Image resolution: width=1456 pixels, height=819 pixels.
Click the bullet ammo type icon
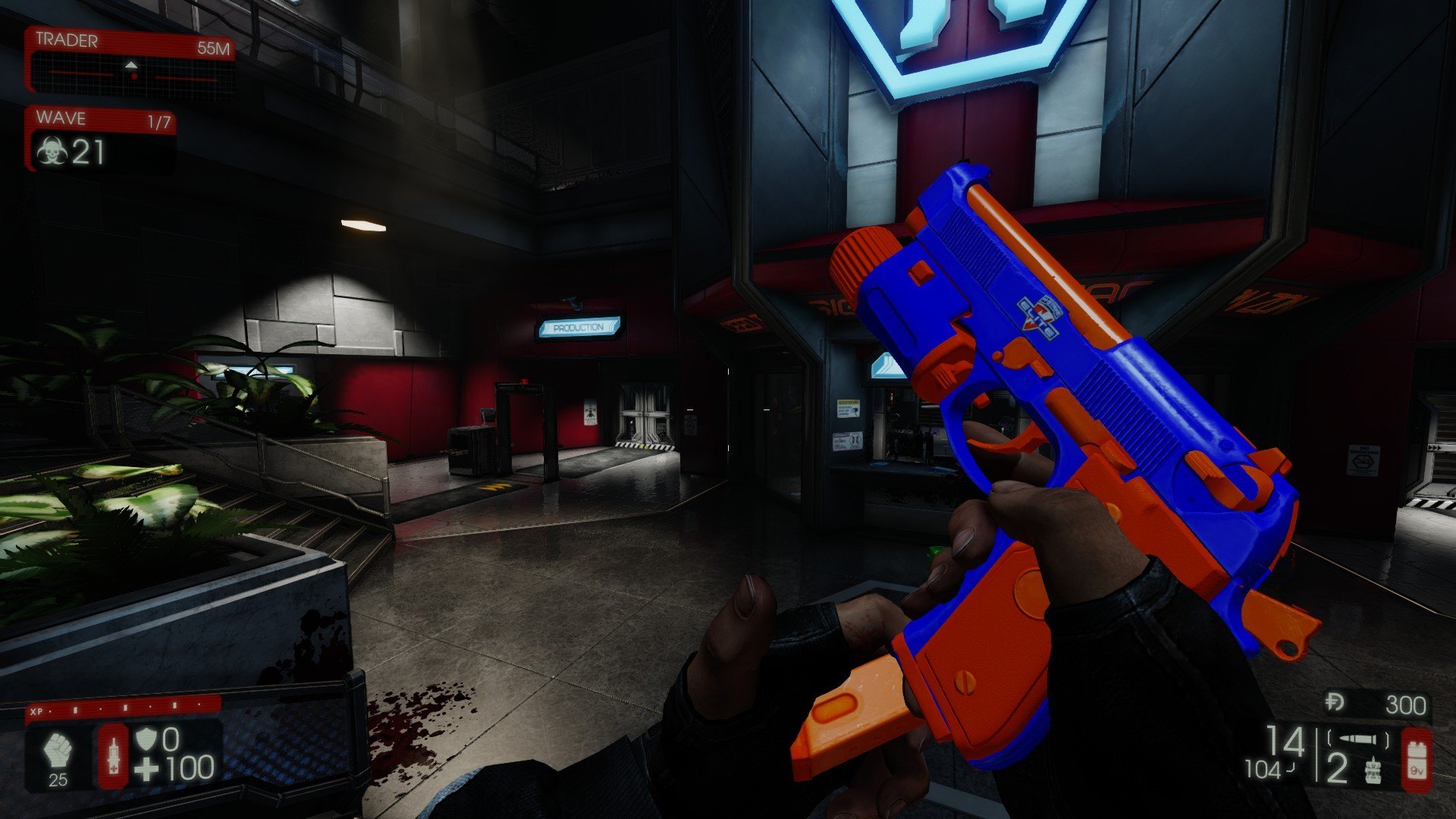pyautogui.click(x=1358, y=739)
